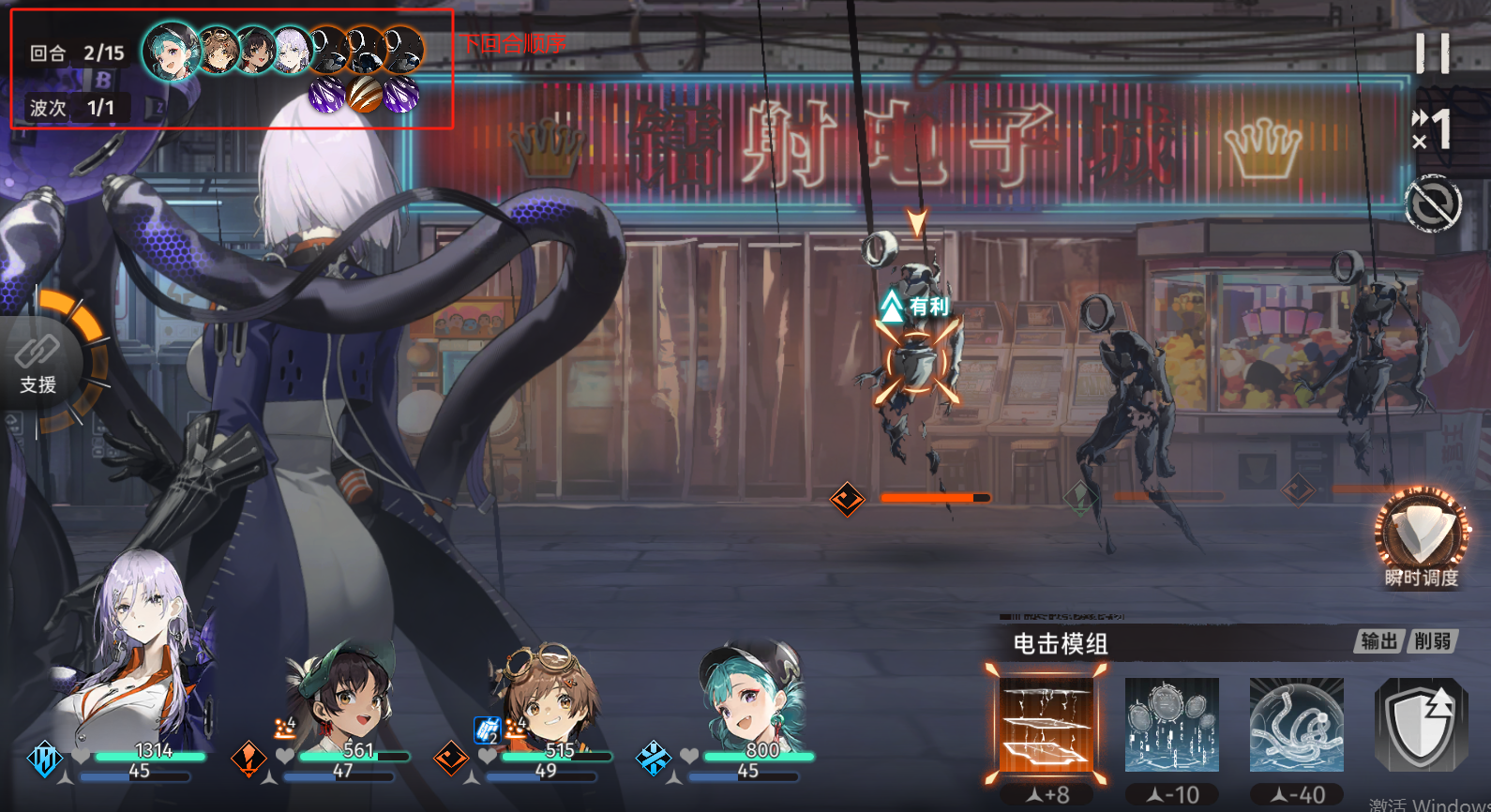Open the 支援 support button
Viewport: 1491px width, 812px height.
click(39, 364)
